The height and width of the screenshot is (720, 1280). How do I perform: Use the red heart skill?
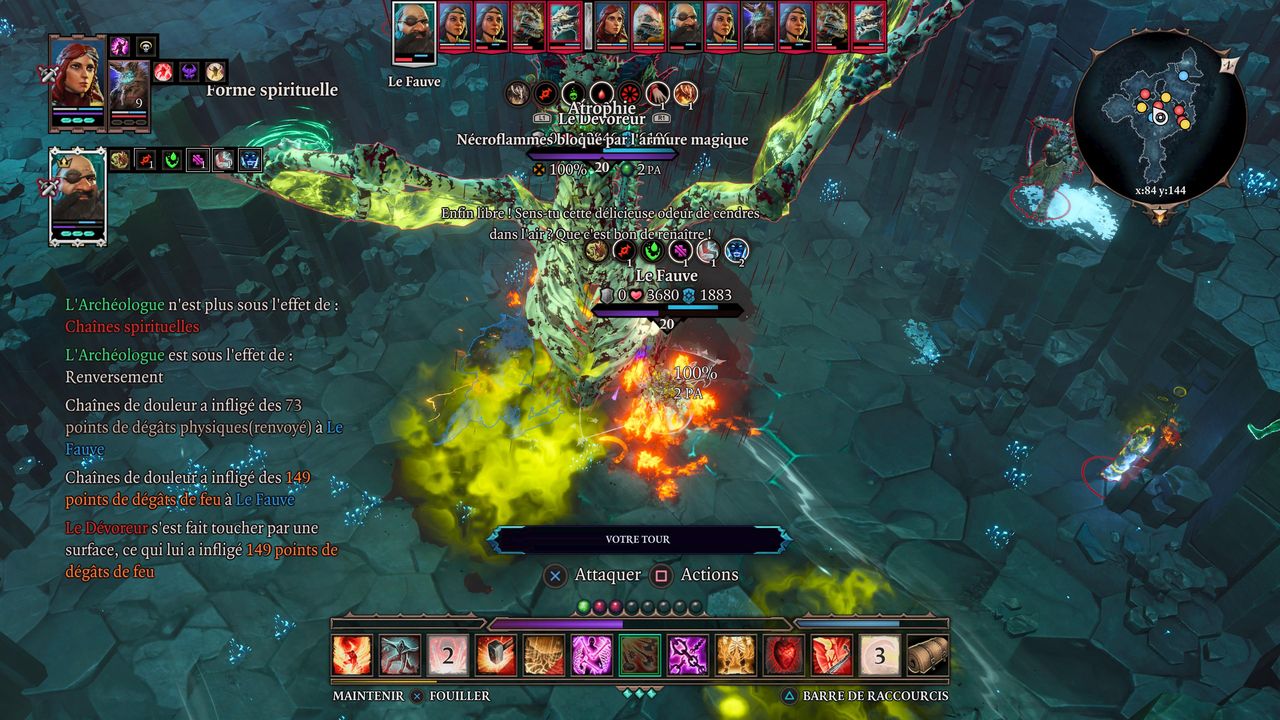783,656
